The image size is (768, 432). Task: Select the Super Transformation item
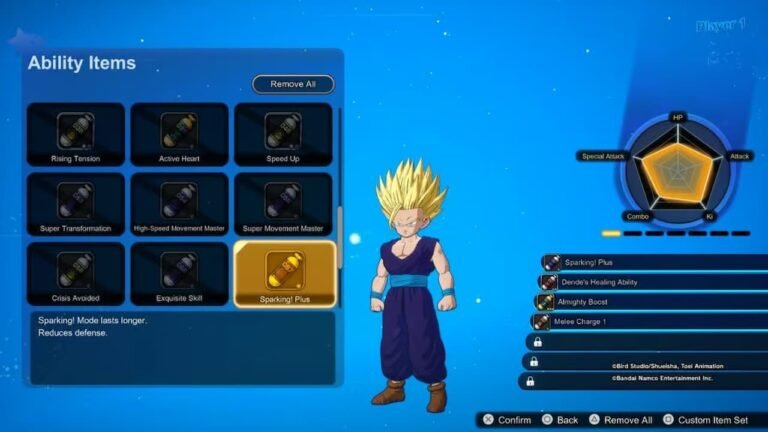76,204
